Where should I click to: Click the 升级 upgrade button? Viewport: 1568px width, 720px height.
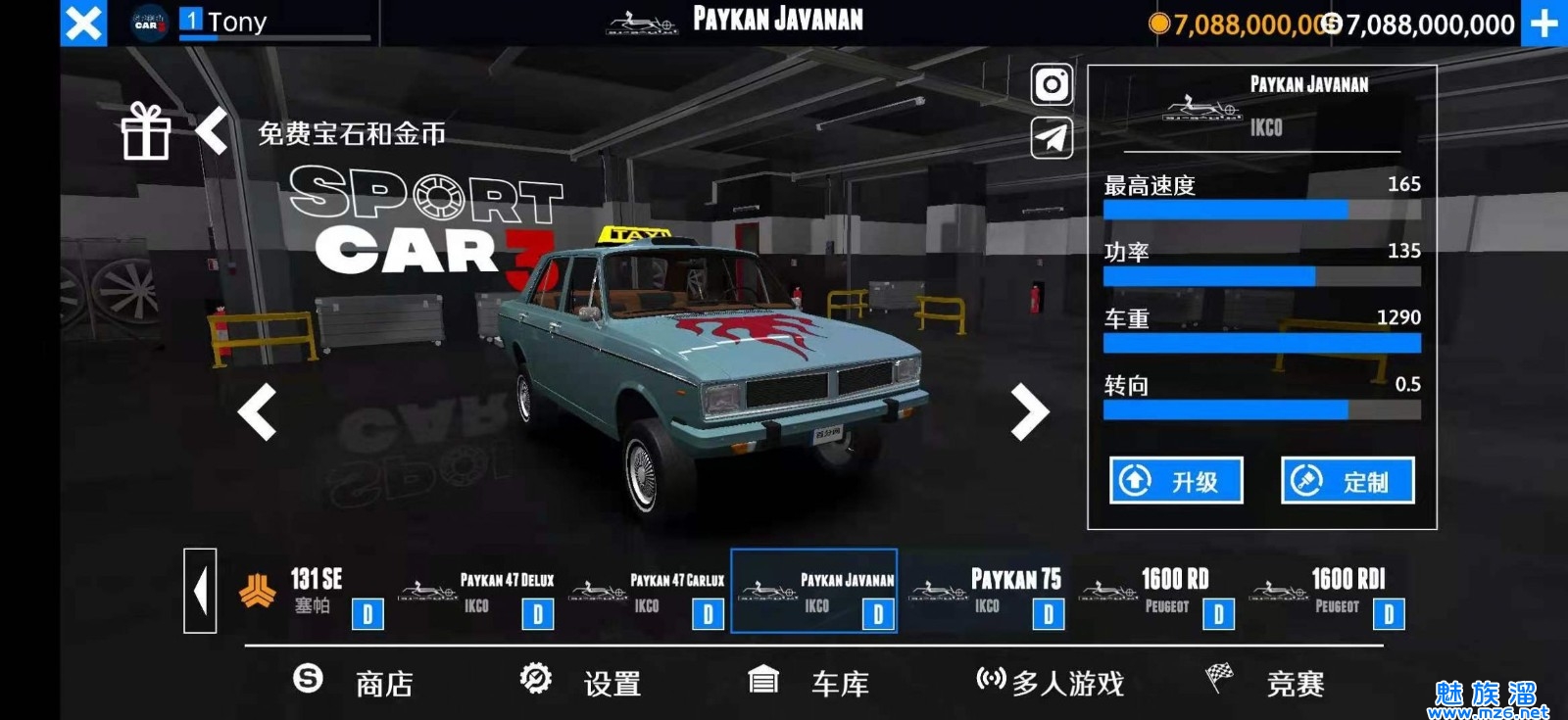pyautogui.click(x=1176, y=481)
